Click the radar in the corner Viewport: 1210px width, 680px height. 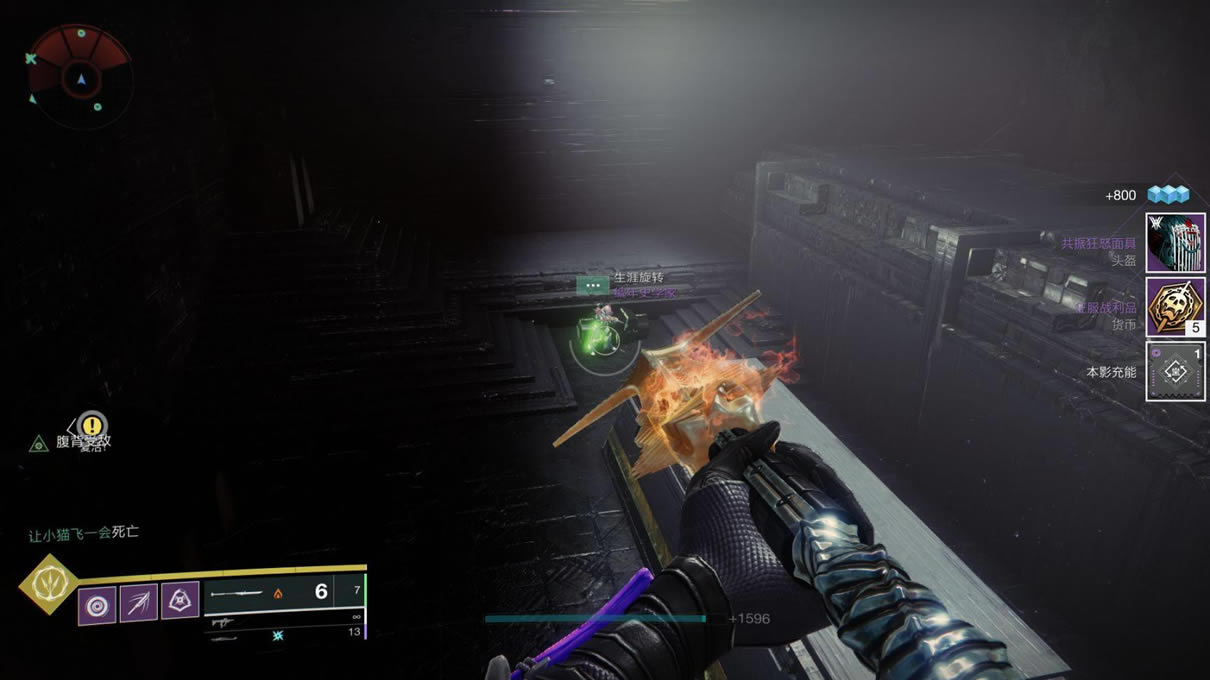click(79, 76)
